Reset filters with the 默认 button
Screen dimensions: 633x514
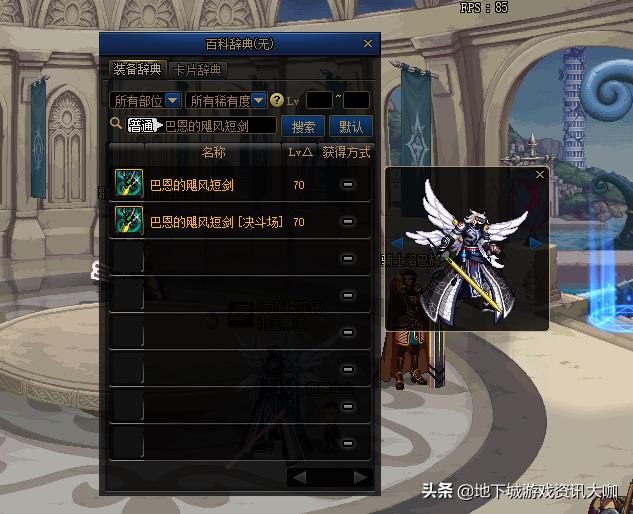coord(351,127)
